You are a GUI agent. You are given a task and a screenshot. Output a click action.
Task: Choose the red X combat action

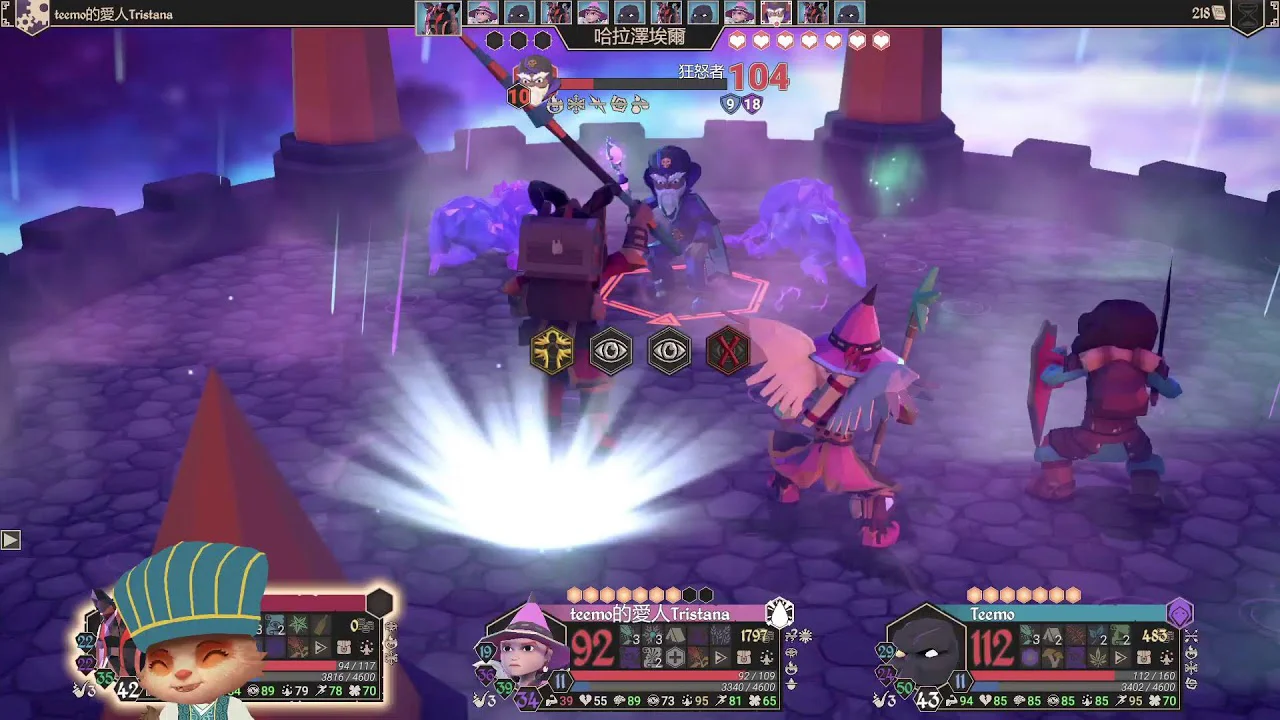pos(728,351)
